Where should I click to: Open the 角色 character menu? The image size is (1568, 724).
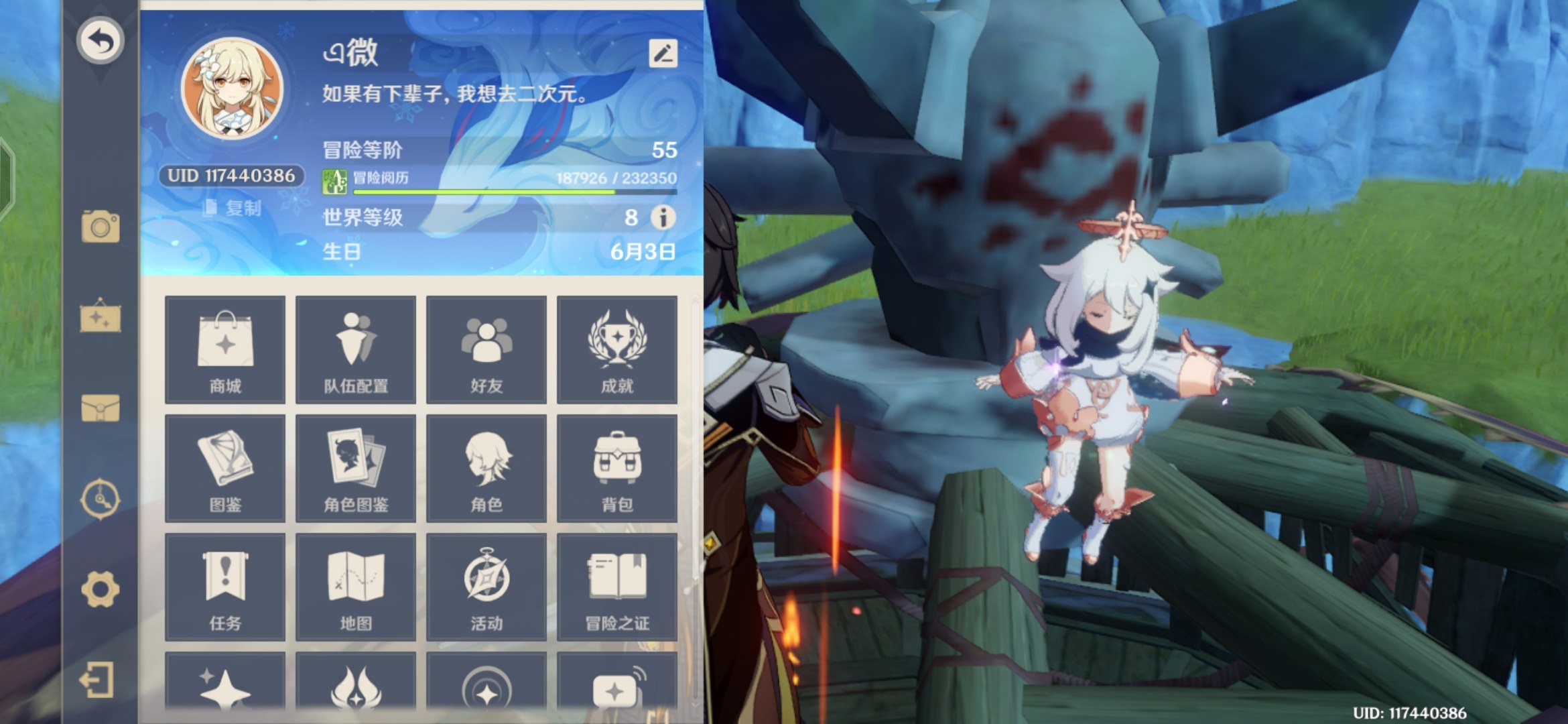pos(486,469)
